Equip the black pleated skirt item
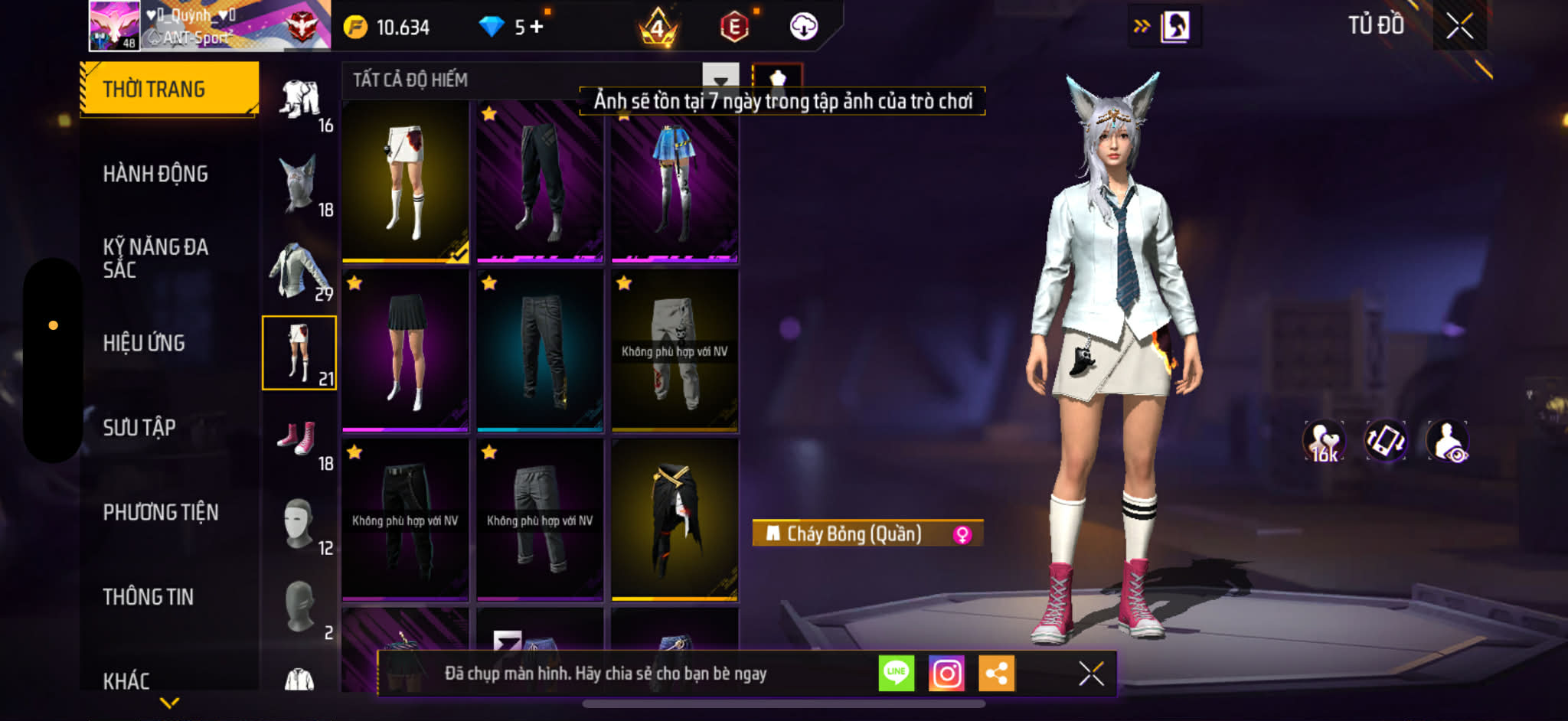Viewport: 1568px width, 721px height. tap(406, 350)
